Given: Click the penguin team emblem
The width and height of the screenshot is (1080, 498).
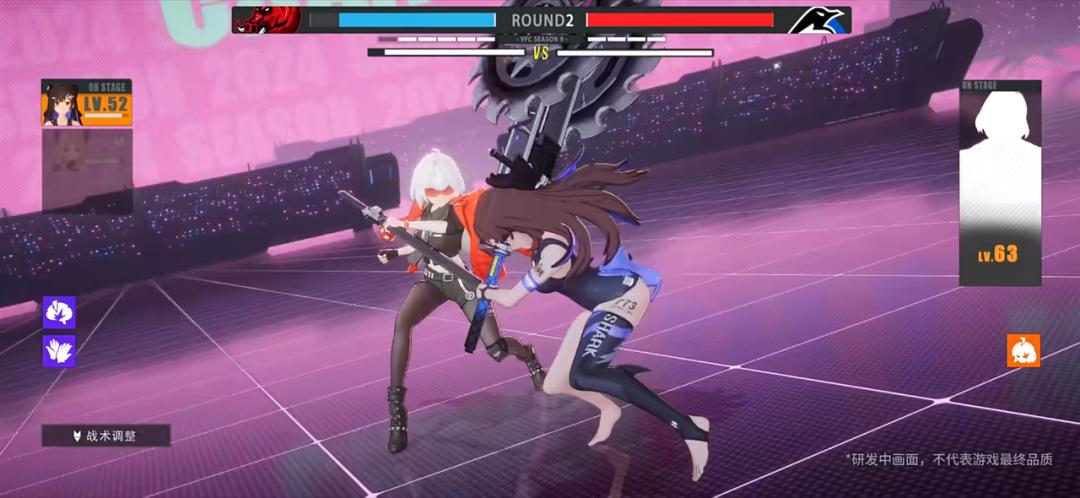Looking at the screenshot, I should pyautogui.click(x=818, y=20).
